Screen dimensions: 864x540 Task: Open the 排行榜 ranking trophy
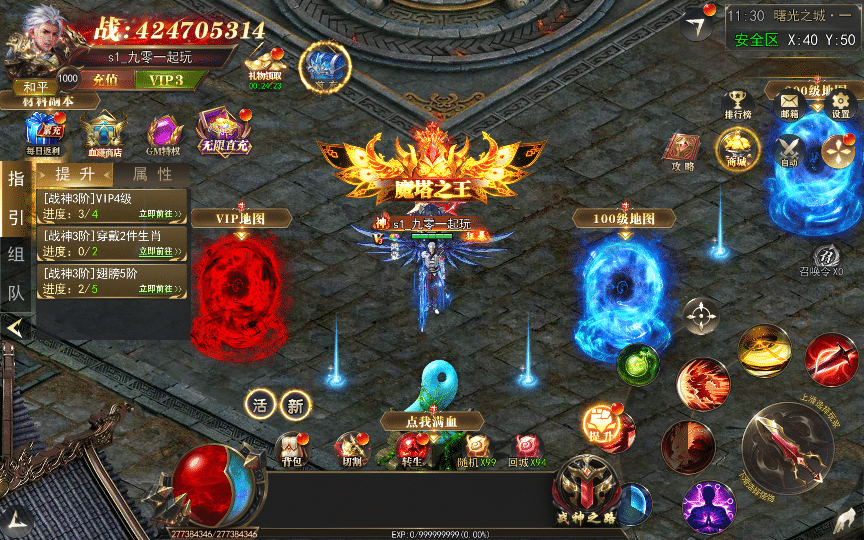pyautogui.click(x=737, y=104)
